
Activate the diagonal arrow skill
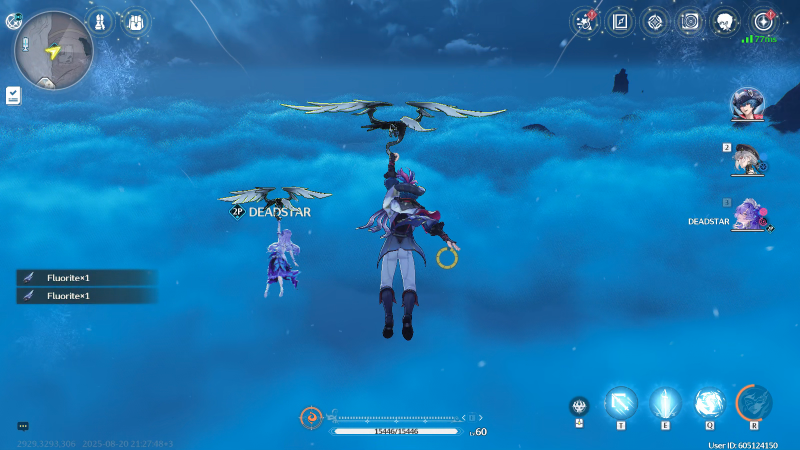coord(620,403)
